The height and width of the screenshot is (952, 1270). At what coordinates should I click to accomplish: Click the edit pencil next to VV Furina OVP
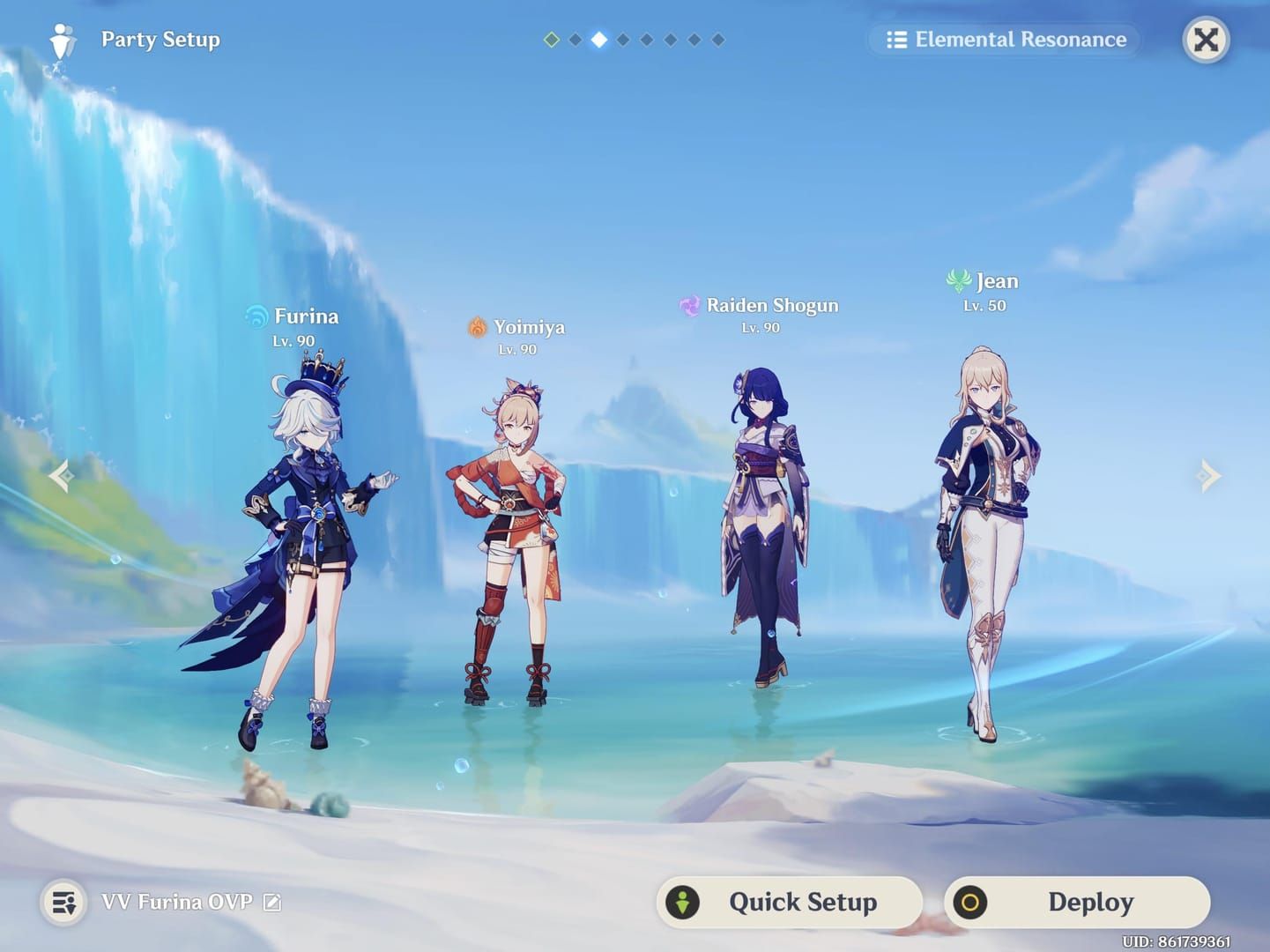[x=272, y=902]
